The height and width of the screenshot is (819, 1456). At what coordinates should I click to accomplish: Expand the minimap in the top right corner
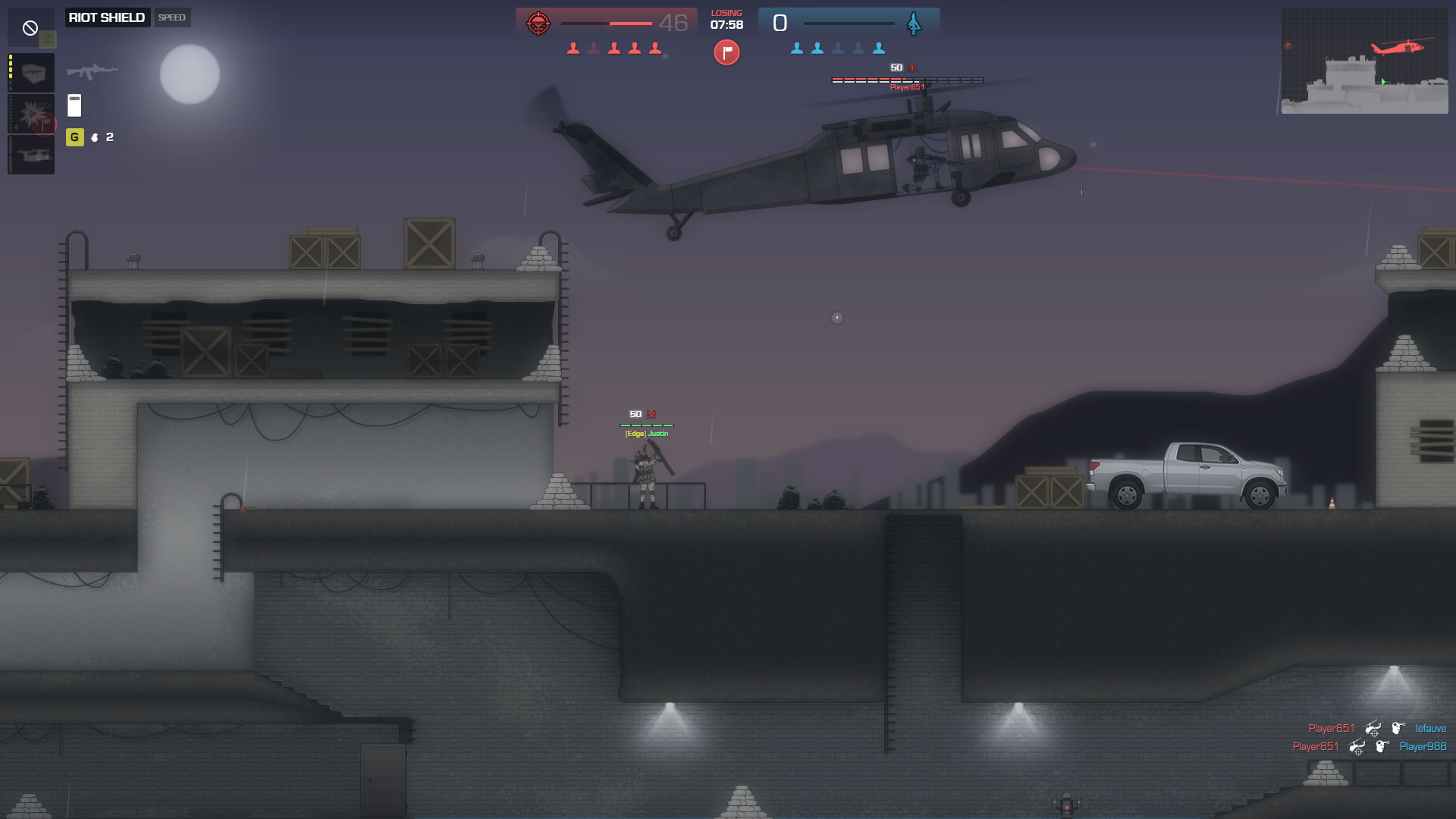1365,61
